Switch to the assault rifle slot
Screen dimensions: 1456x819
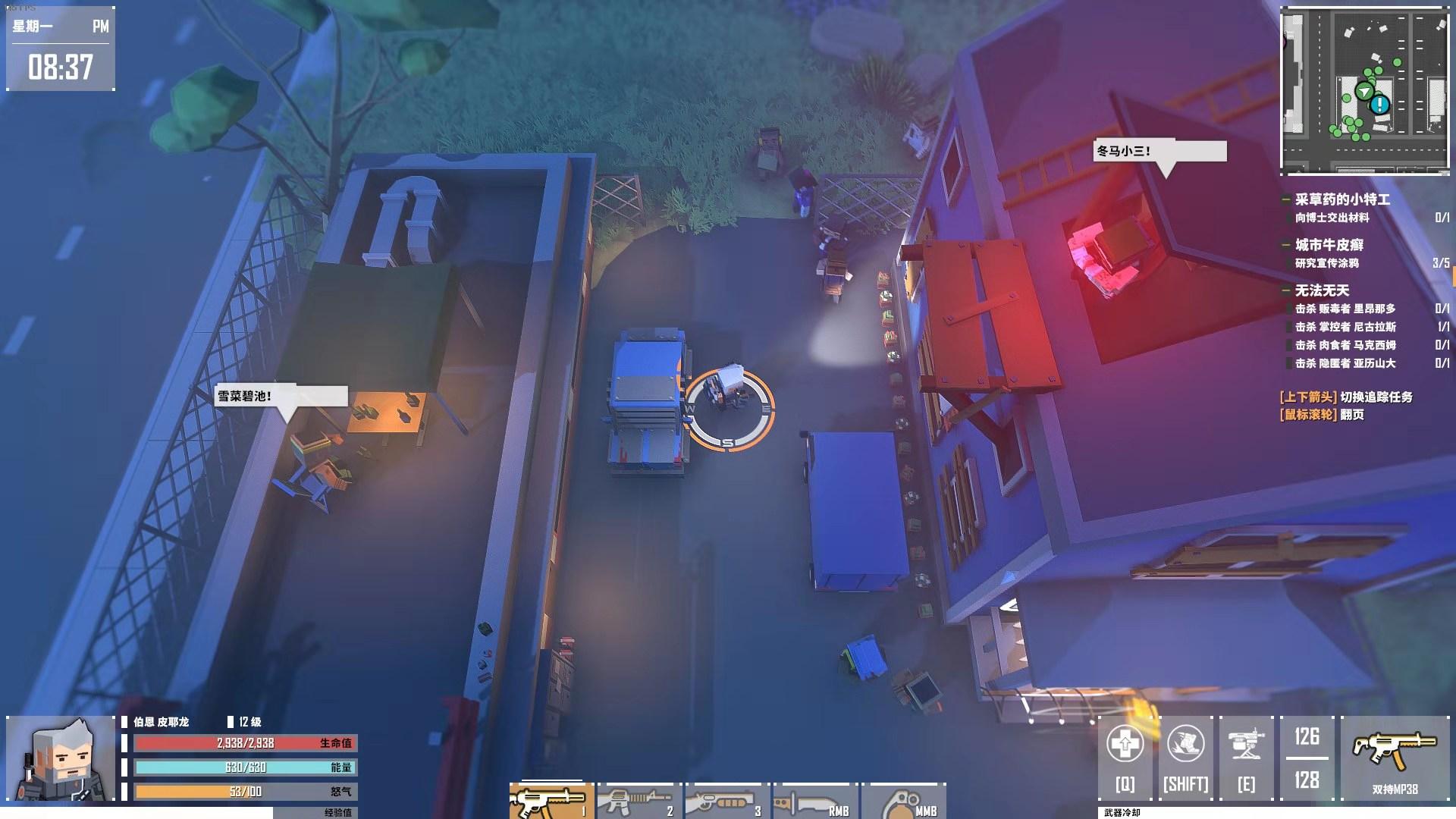(638, 801)
